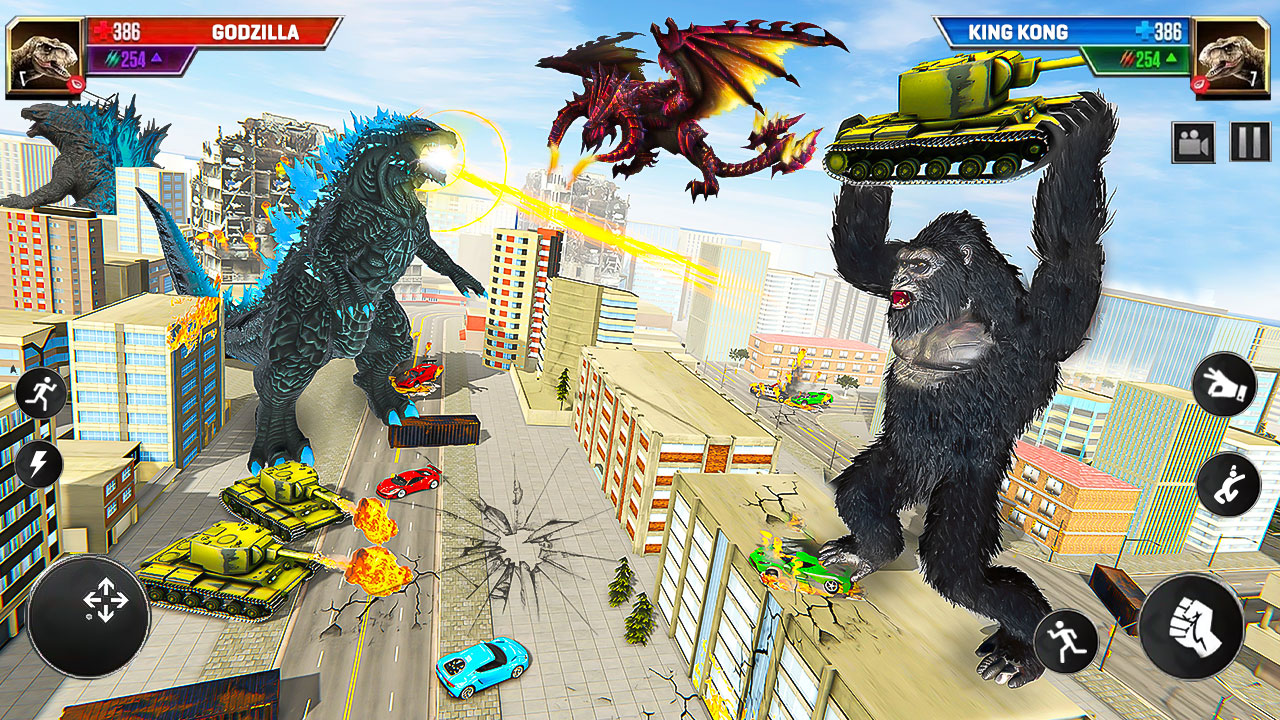Click Godzilla's dinosaur portrait

pos(44,54)
